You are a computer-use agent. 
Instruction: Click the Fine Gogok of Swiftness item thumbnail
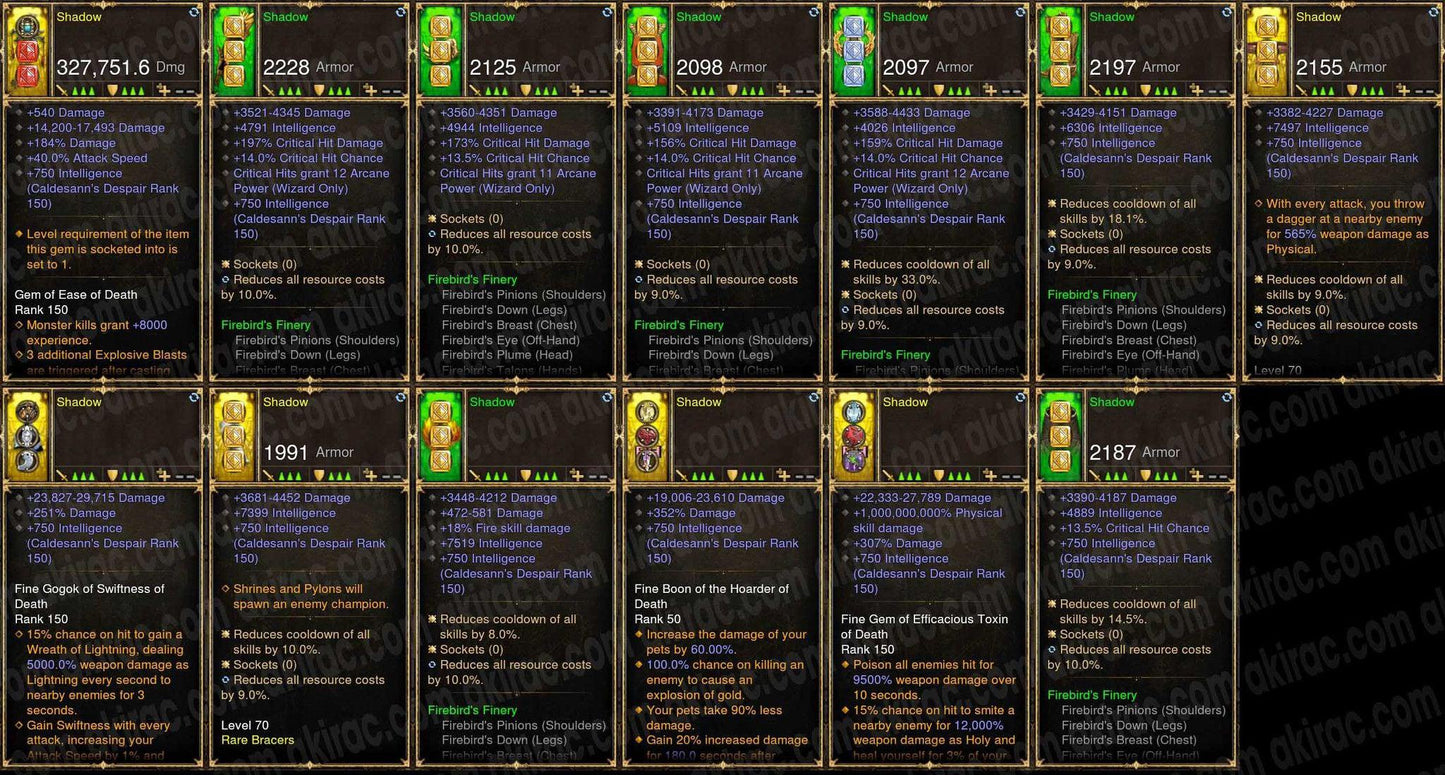[x=27, y=433]
